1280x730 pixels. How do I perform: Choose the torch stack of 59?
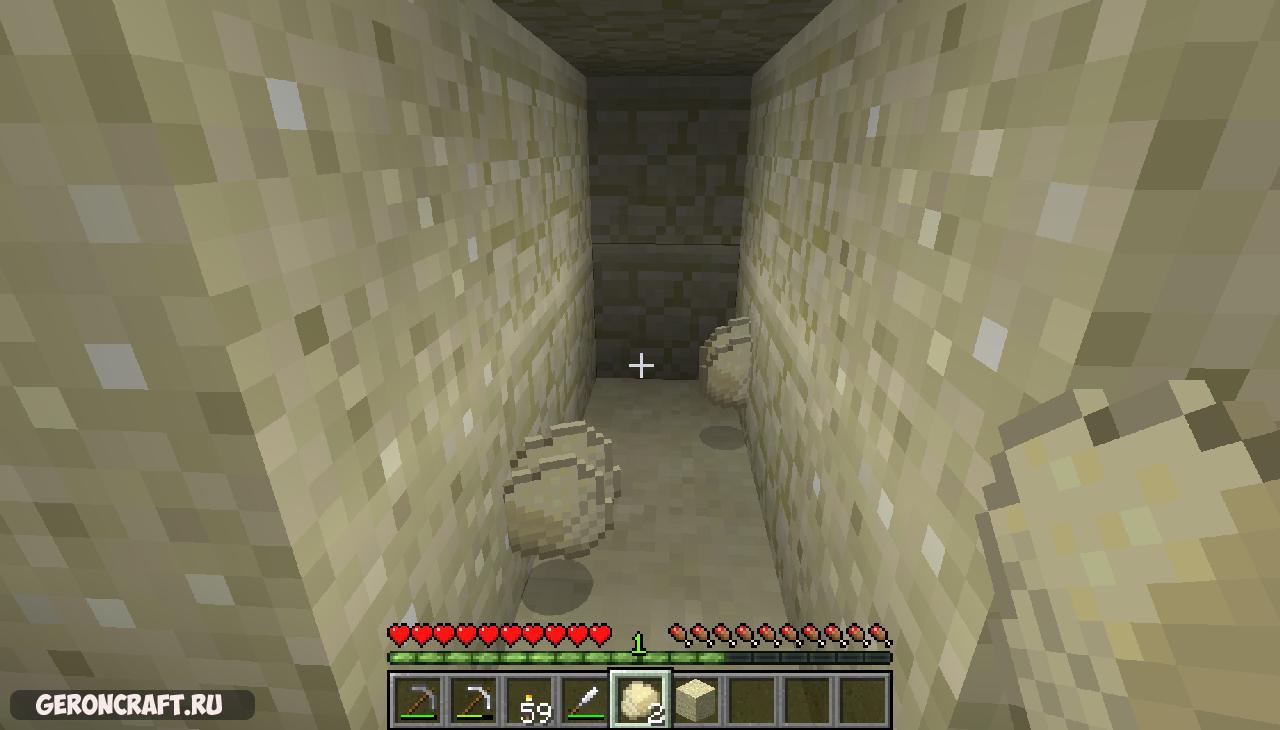tap(529, 699)
